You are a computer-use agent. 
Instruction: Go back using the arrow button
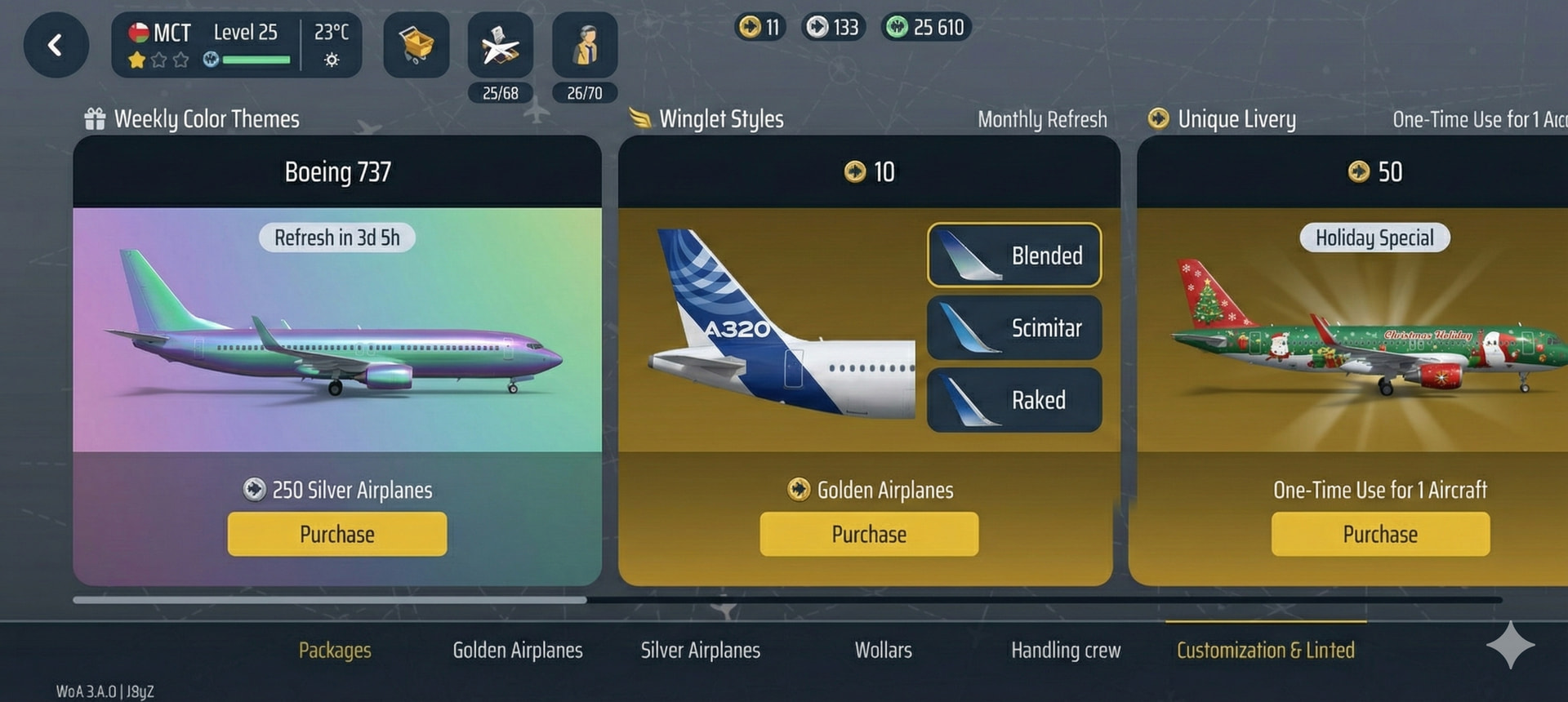[x=56, y=45]
